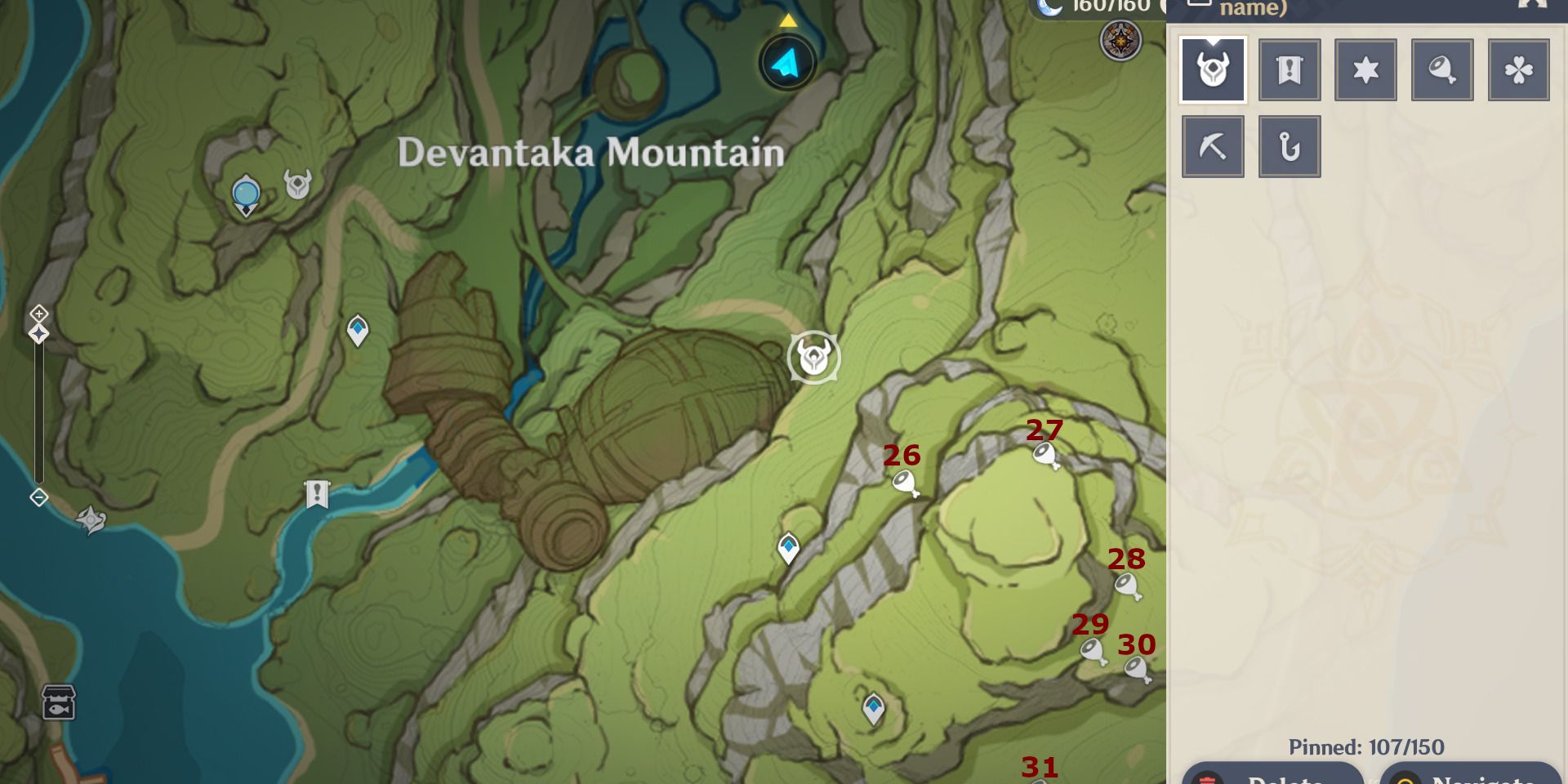
Task: Select the clover plant pin filter
Action: point(1517,69)
